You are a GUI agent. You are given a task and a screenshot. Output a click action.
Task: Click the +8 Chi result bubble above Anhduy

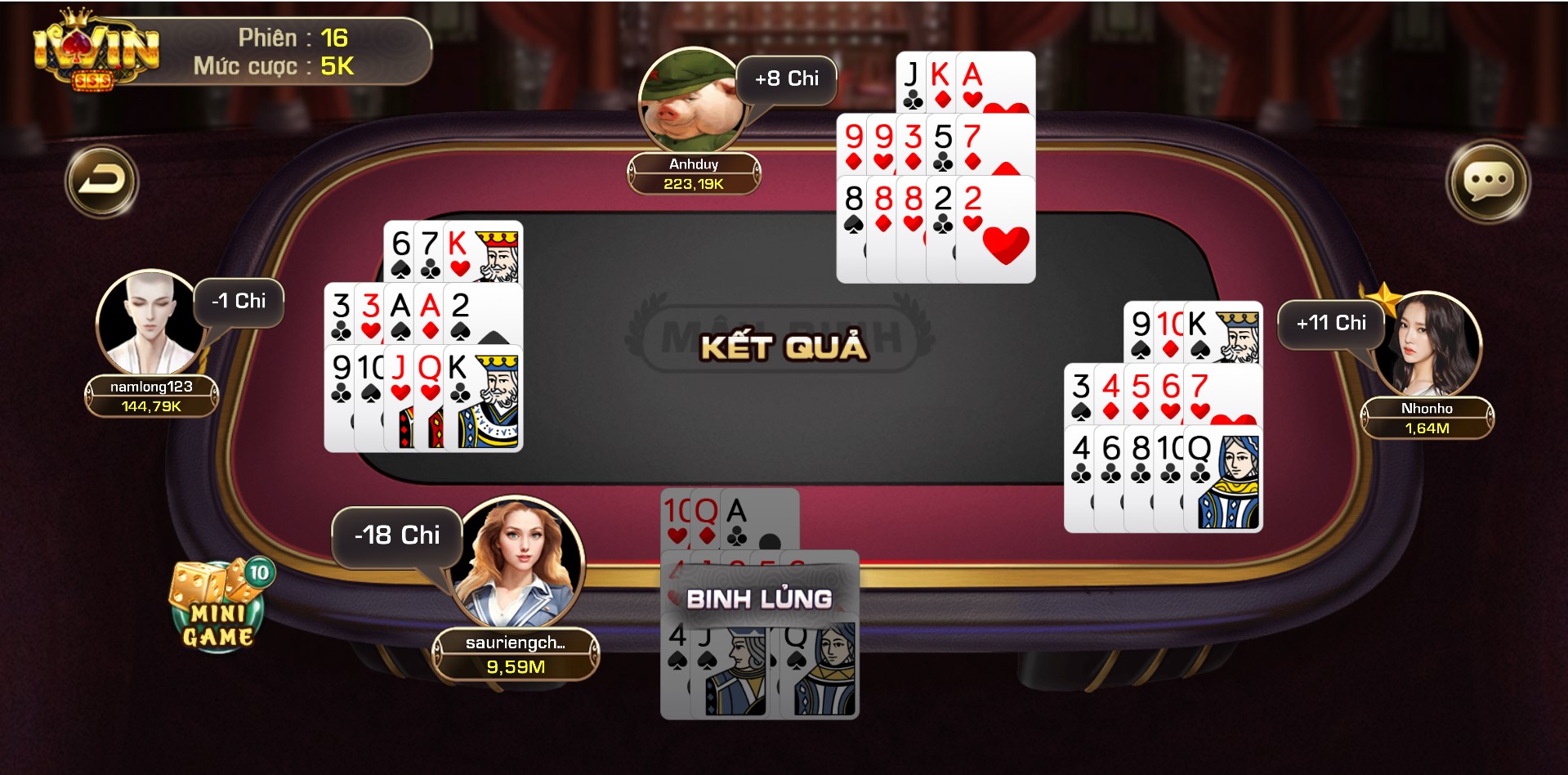(785, 78)
